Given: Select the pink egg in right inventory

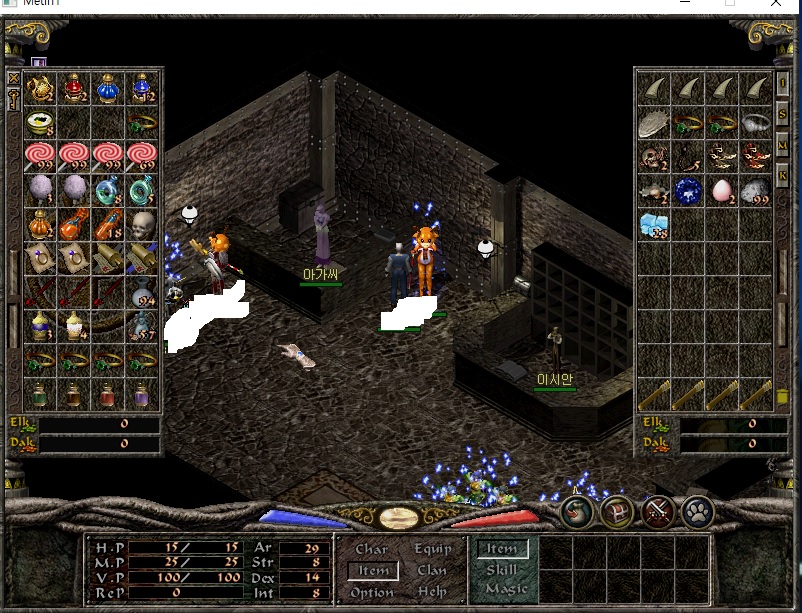Looking at the screenshot, I should [720, 190].
